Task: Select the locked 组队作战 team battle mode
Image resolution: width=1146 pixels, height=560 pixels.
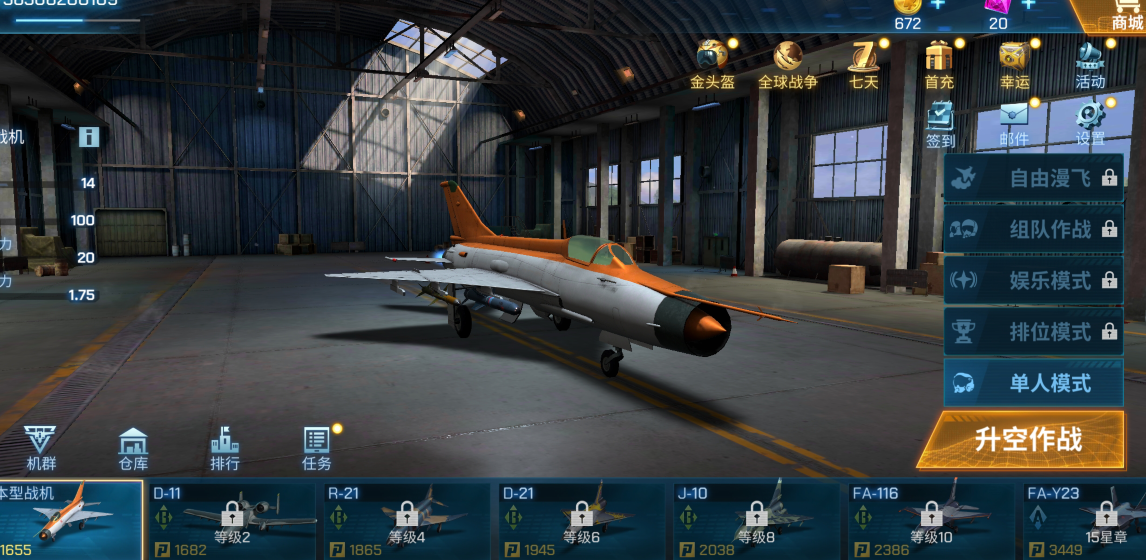Action: coord(1033,229)
